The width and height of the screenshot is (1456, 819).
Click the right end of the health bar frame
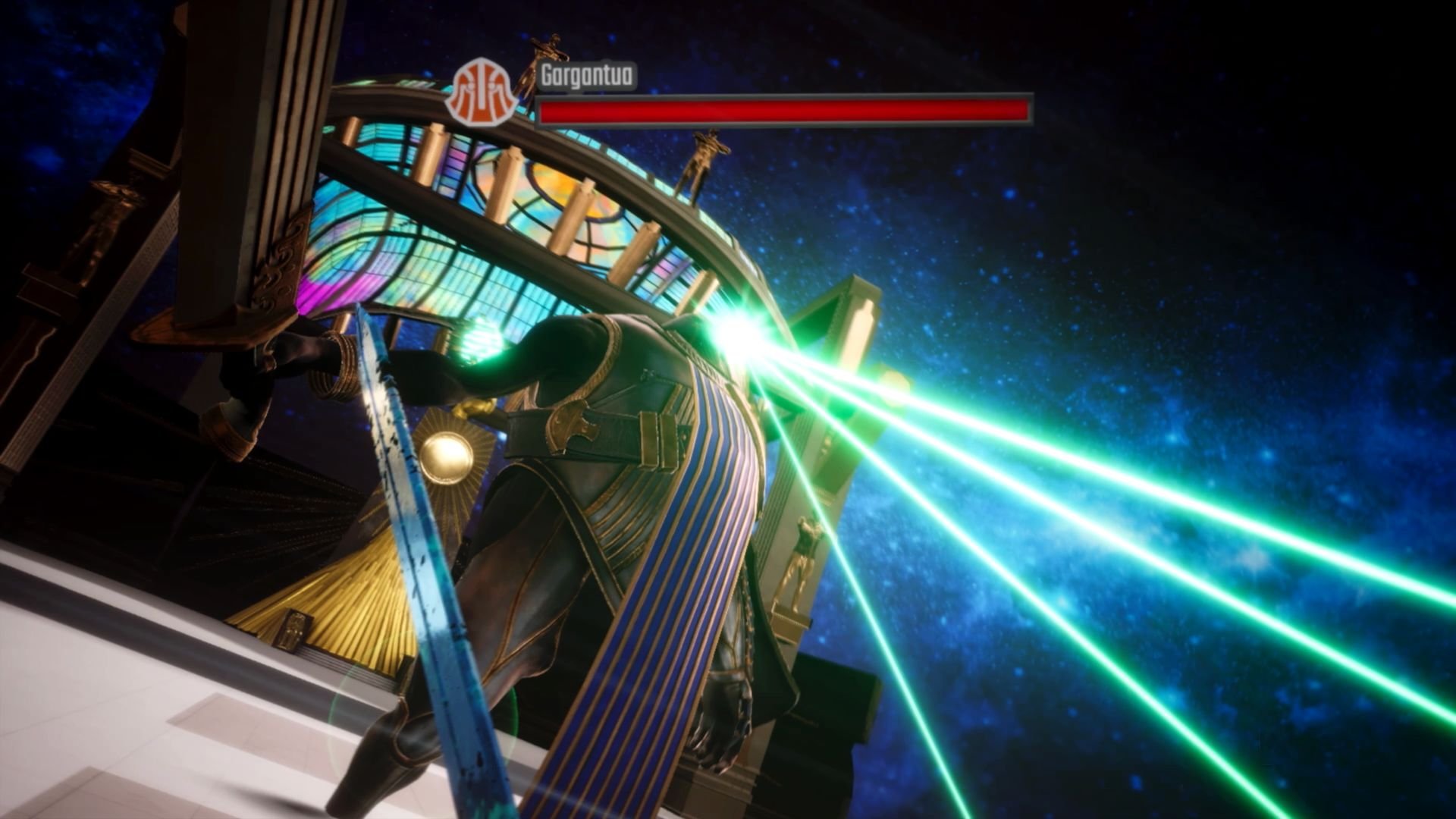click(x=1028, y=108)
